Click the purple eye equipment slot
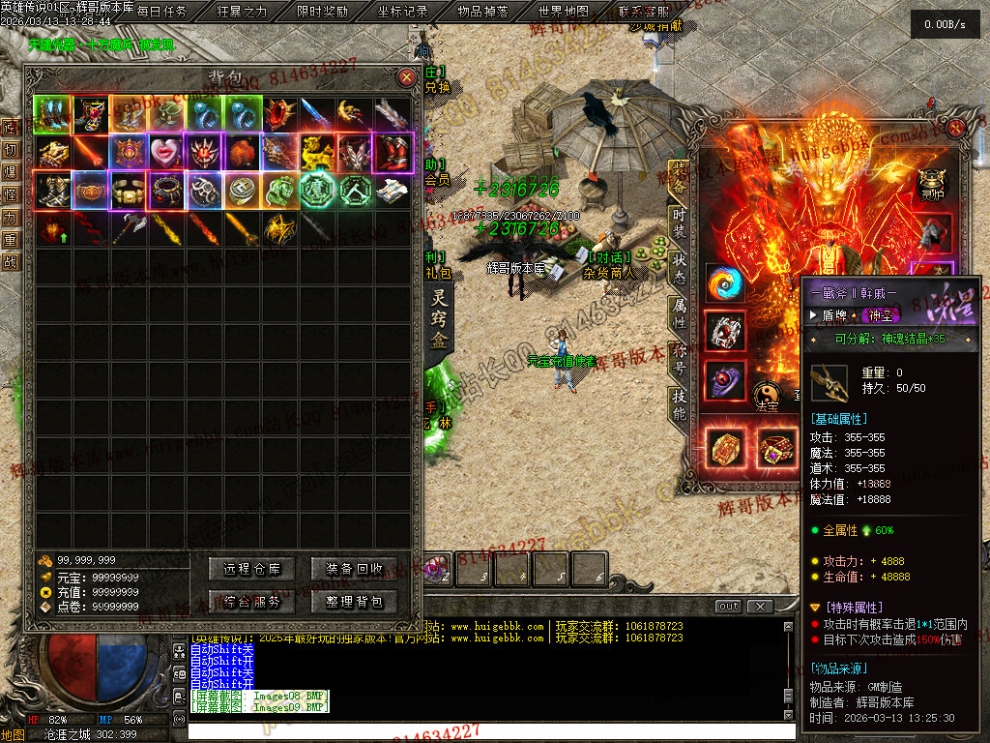Screen dimensions: 990x743 724,381
